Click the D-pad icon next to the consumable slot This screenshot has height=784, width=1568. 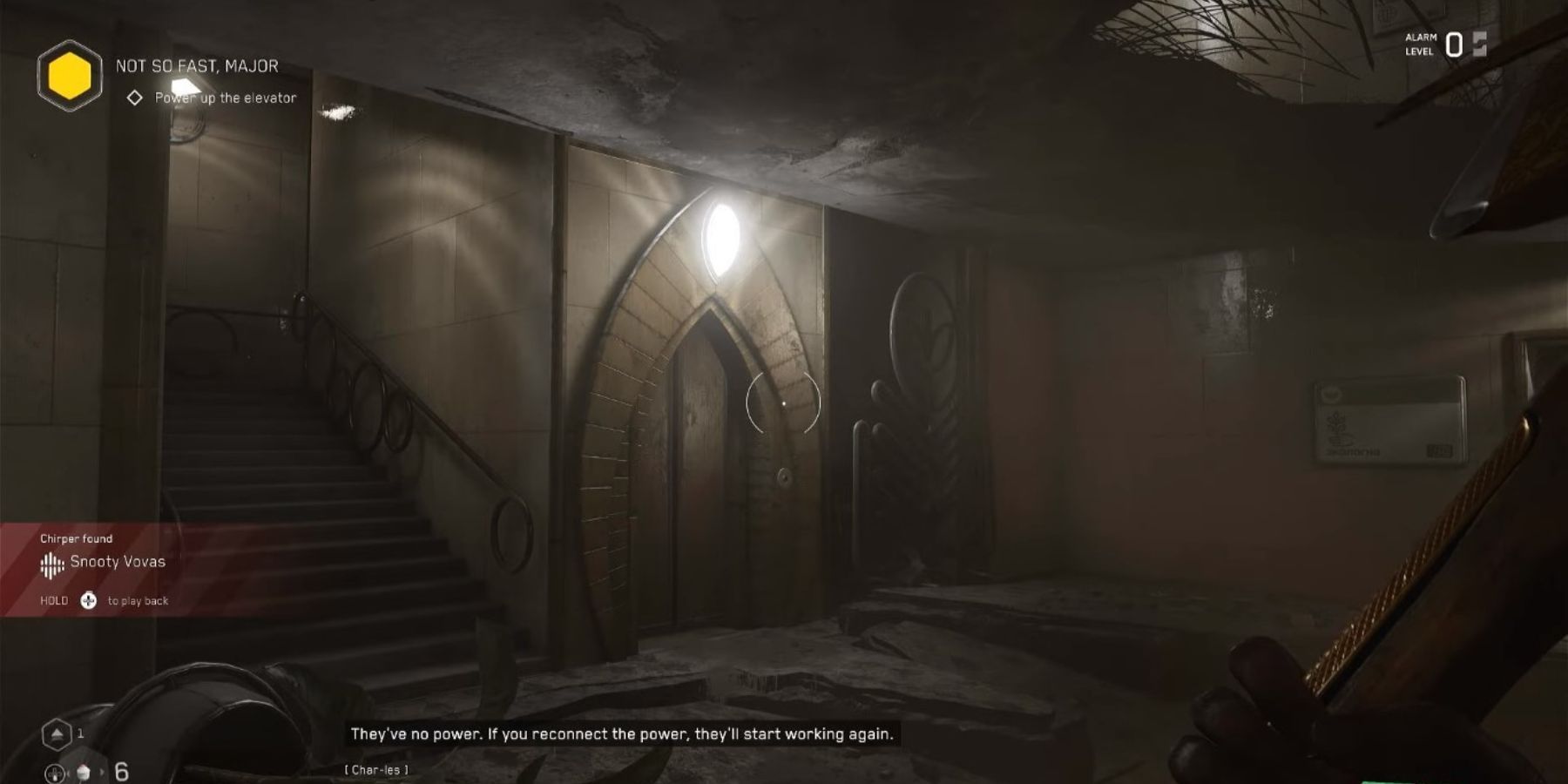point(55,774)
